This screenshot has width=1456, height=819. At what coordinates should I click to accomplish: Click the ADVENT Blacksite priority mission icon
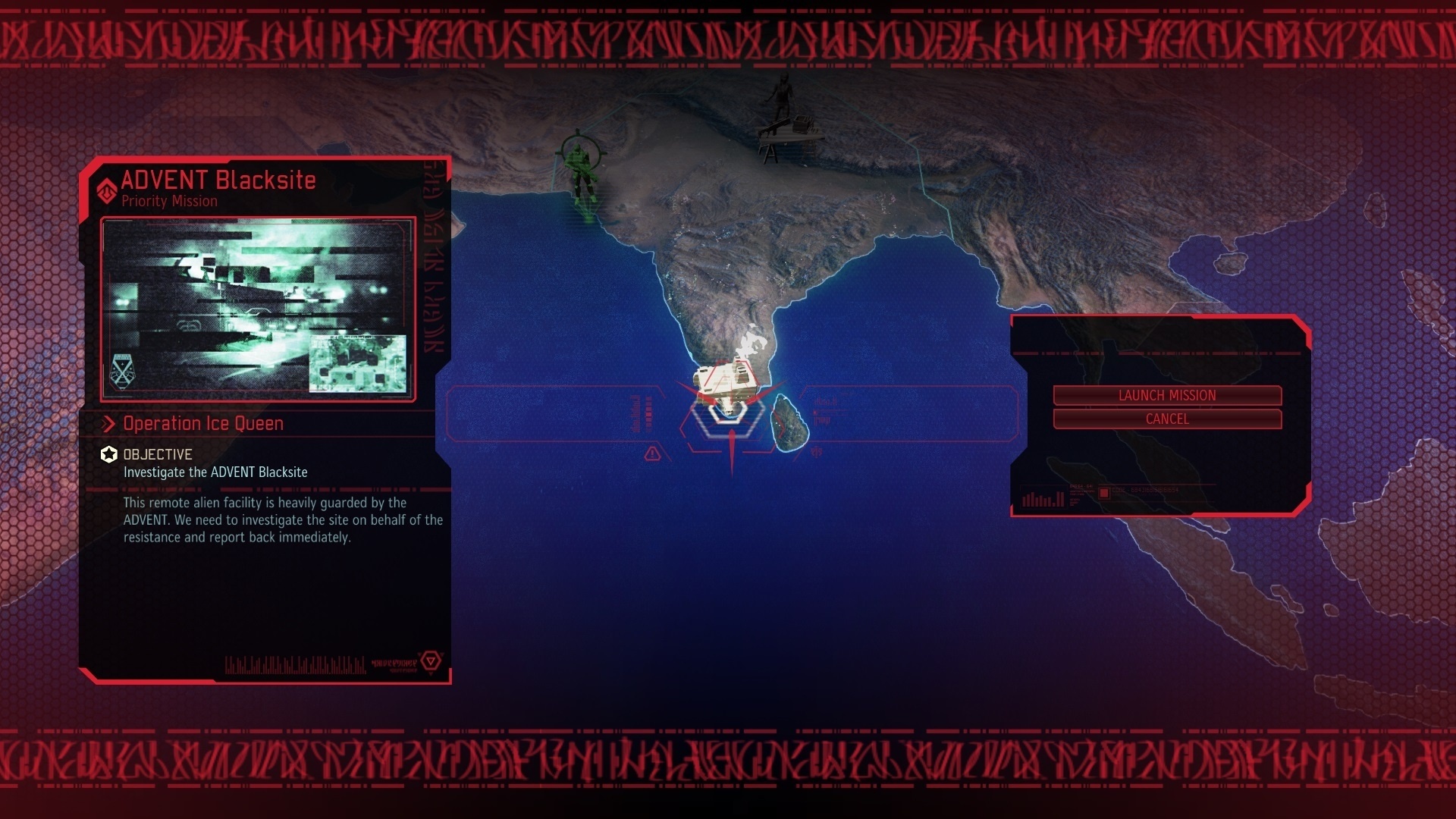click(105, 191)
